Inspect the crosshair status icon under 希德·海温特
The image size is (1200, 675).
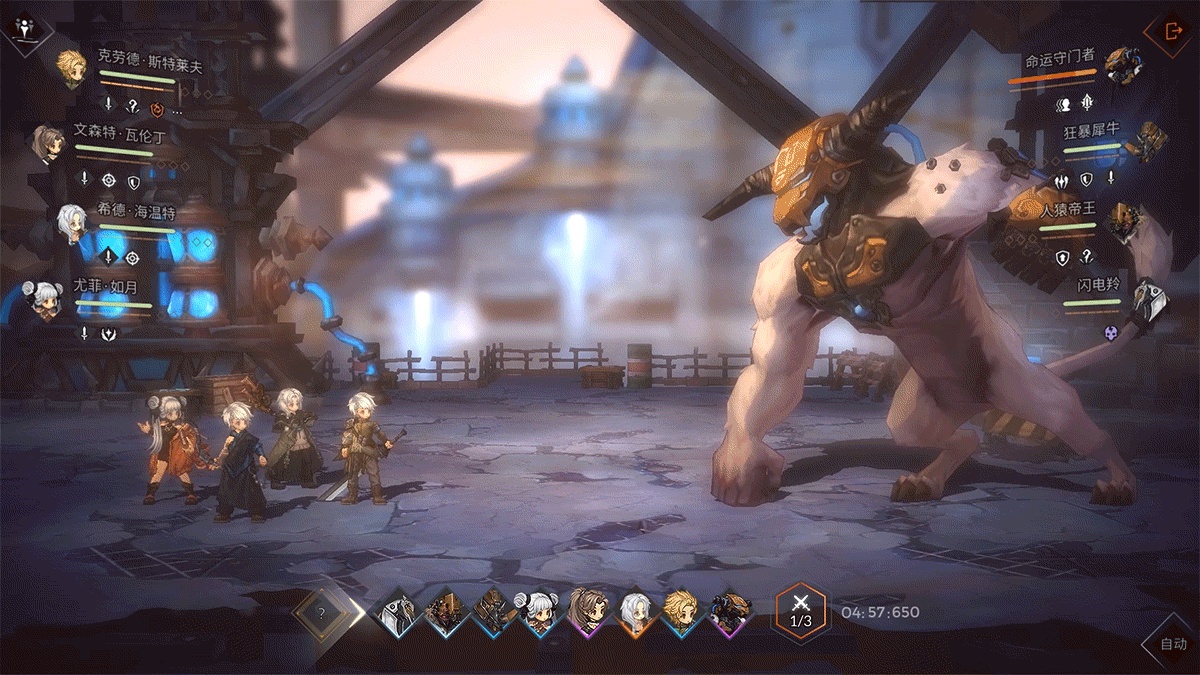pos(133,257)
